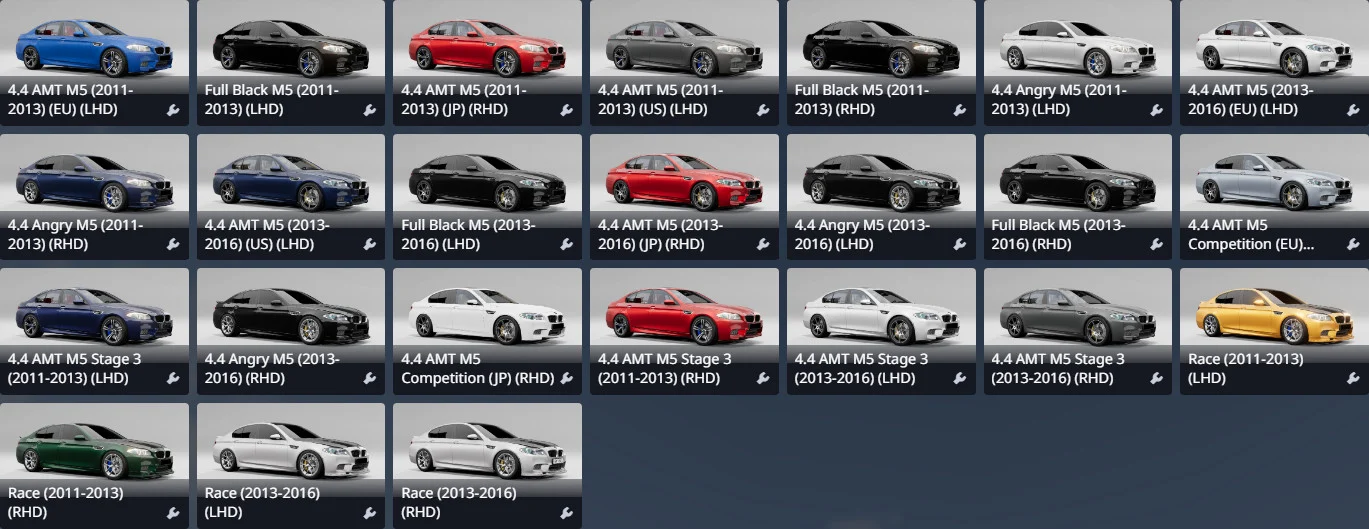The width and height of the screenshot is (1369, 529).
Task: Choose 4.4 AMT M5 (2013-2016) (US) (LHD)
Action: click(290, 180)
